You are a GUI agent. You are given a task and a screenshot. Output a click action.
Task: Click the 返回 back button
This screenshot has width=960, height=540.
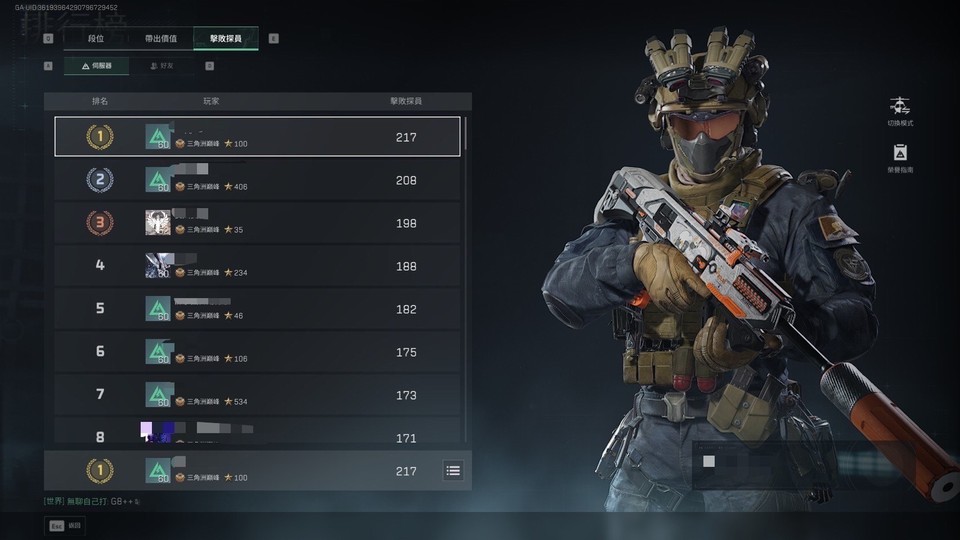66,525
